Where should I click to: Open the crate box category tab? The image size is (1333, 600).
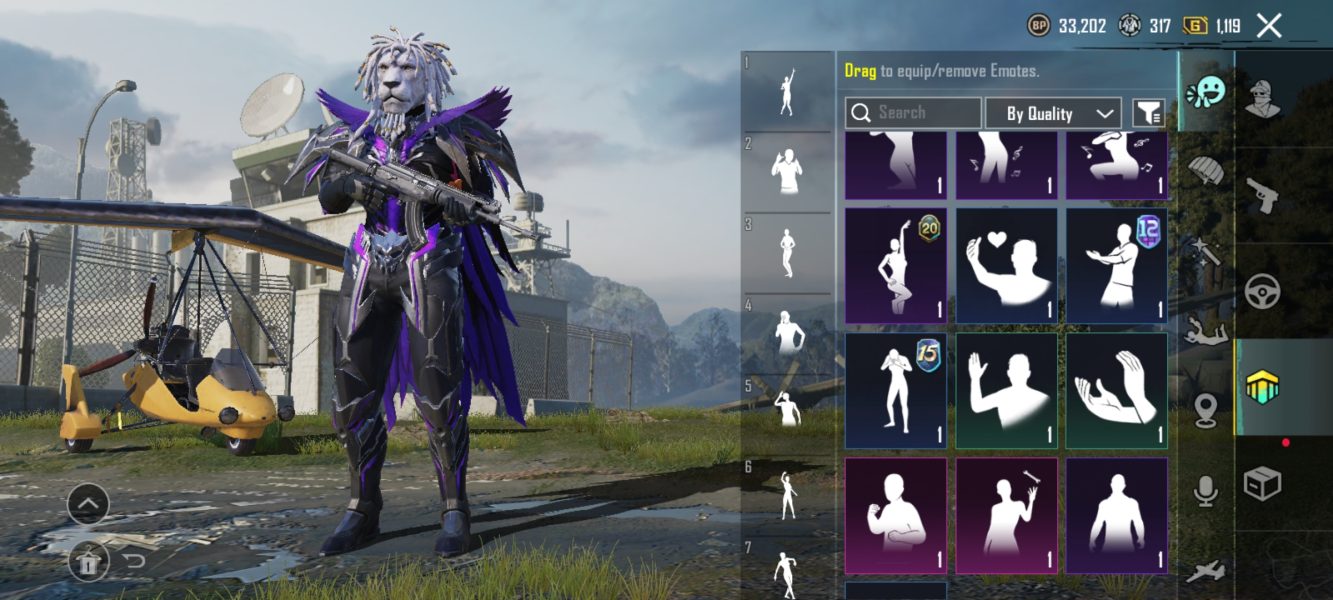tap(1262, 484)
